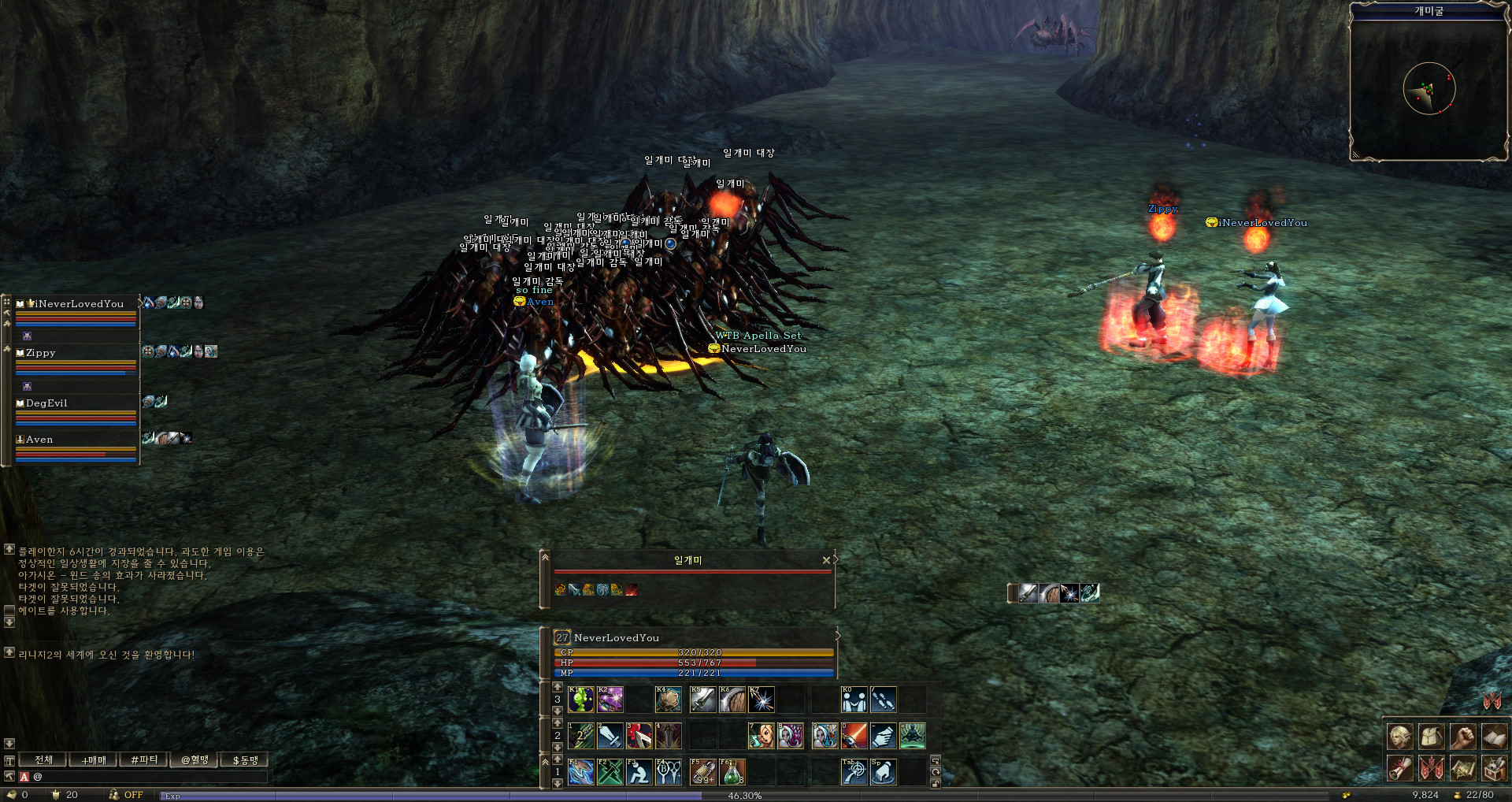1512x802 pixels.
Task: Open the map scroll menu icon
Action: 1462,768
